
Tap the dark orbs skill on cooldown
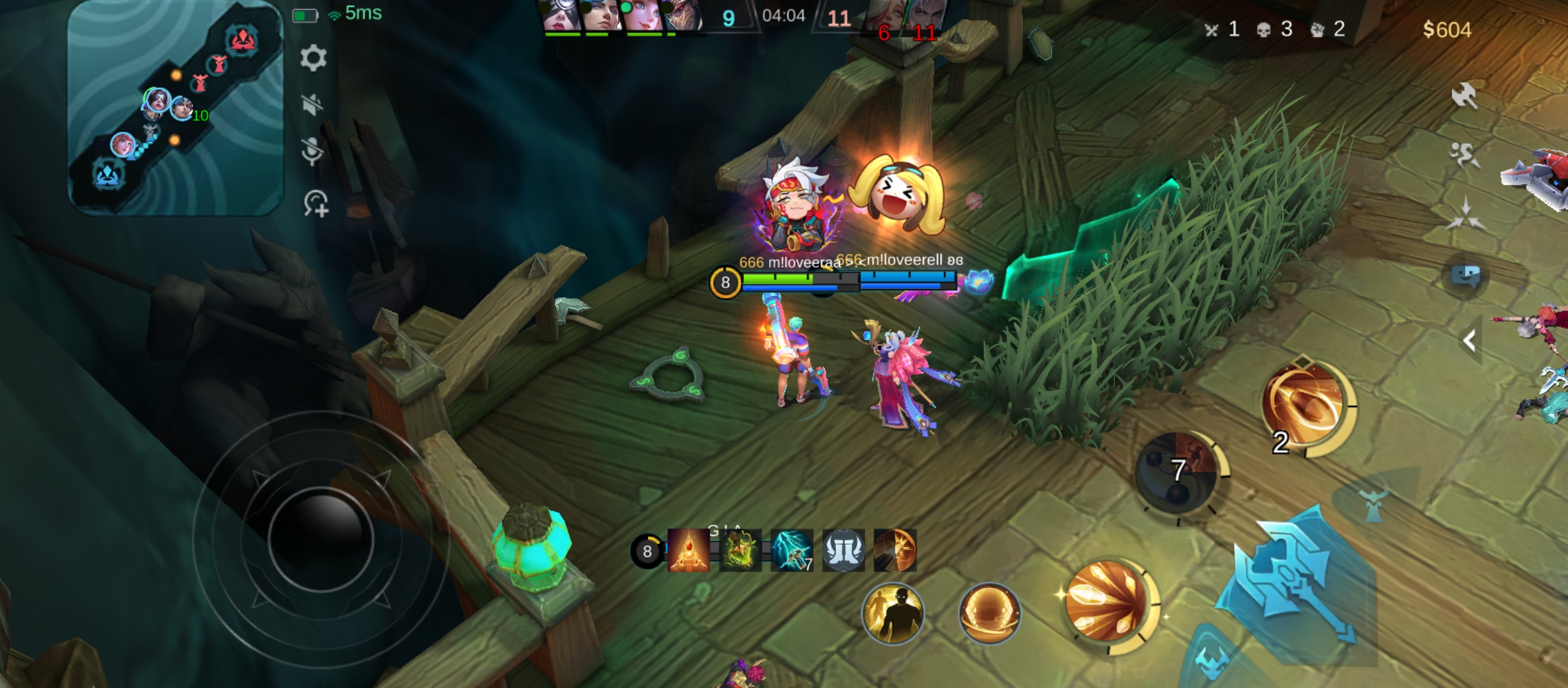1178,473
